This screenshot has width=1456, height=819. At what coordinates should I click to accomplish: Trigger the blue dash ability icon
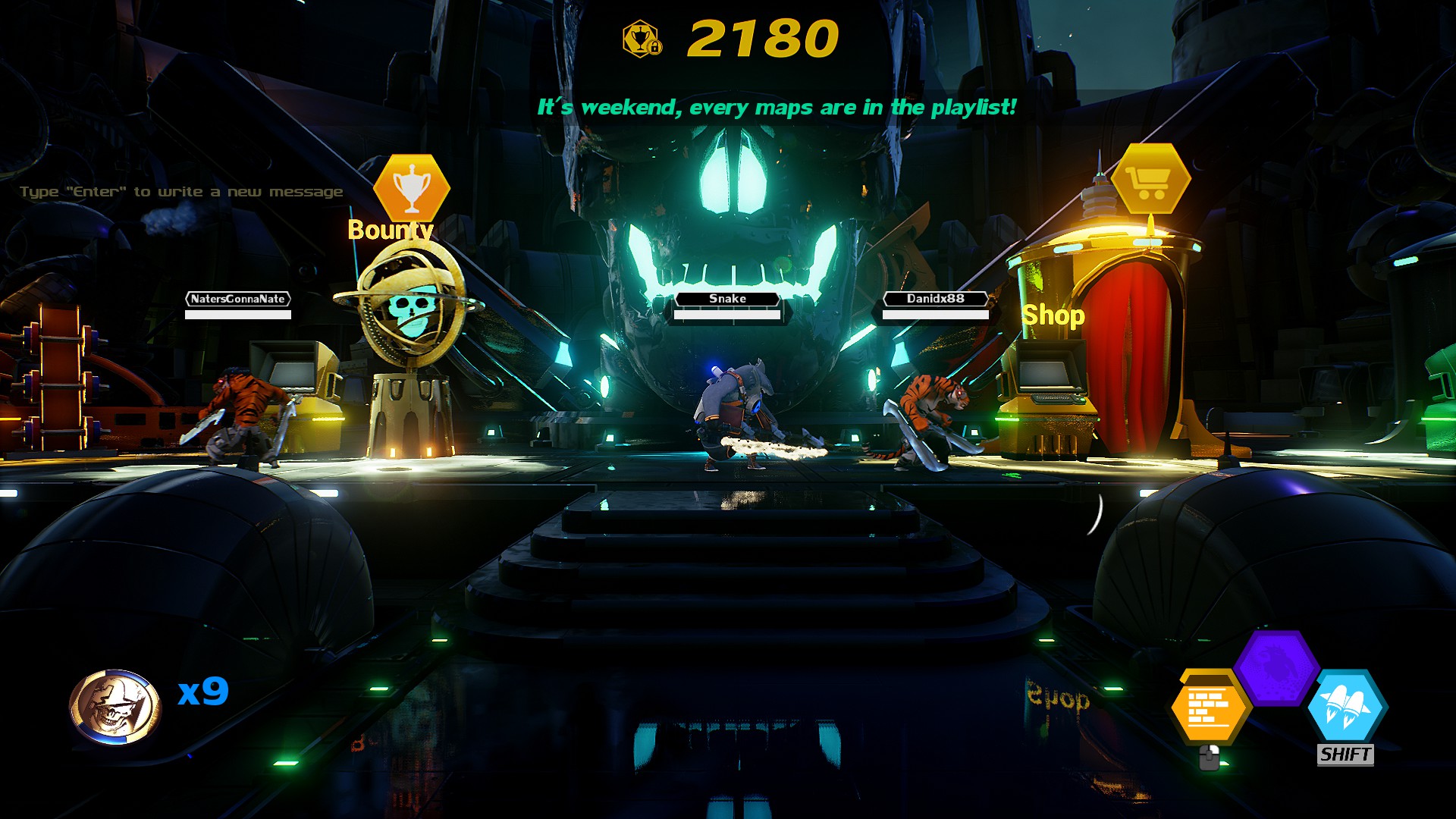pyautogui.click(x=1345, y=706)
